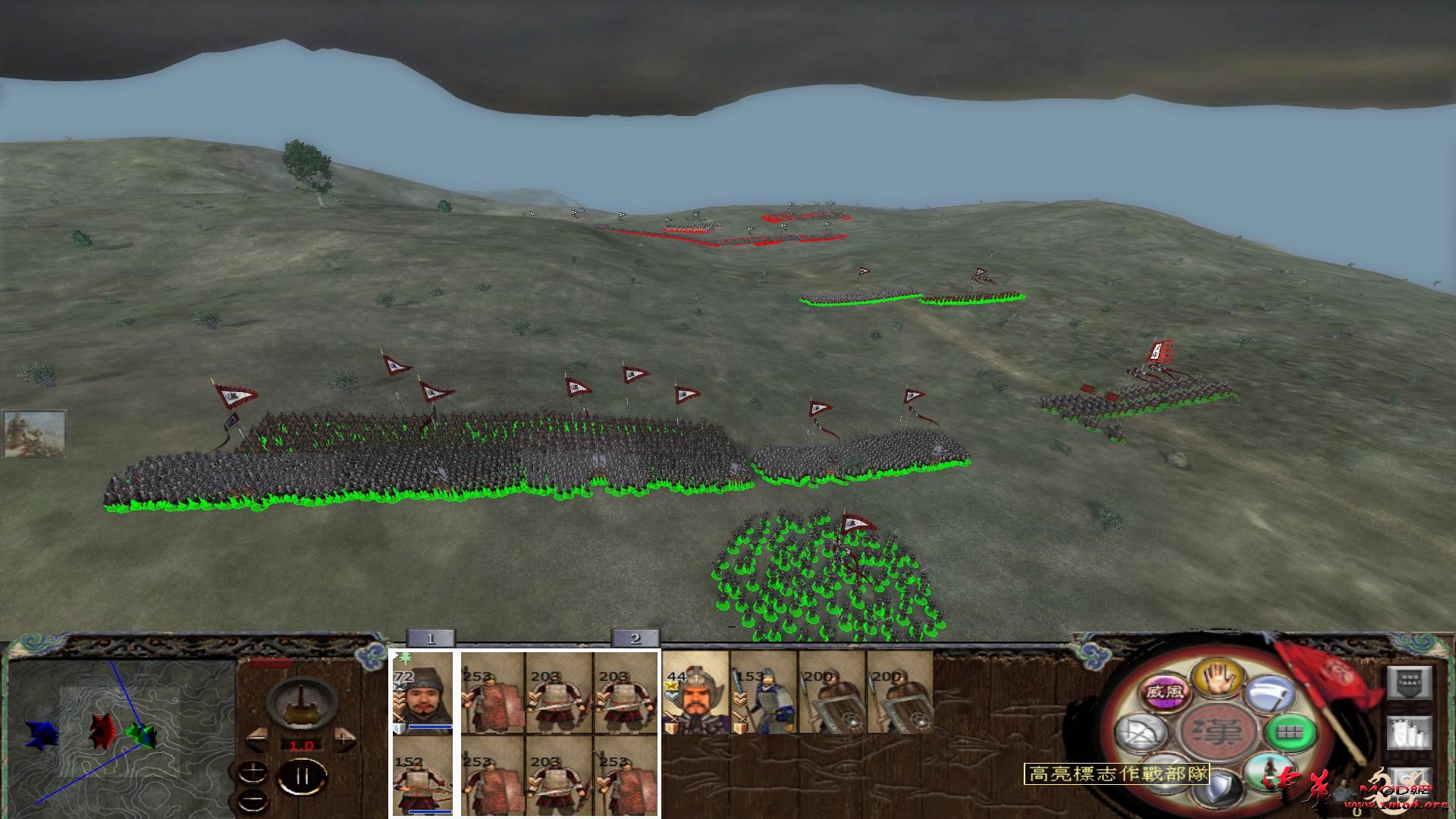Click the central 漢 faction emblem on the wheel

point(1218,730)
